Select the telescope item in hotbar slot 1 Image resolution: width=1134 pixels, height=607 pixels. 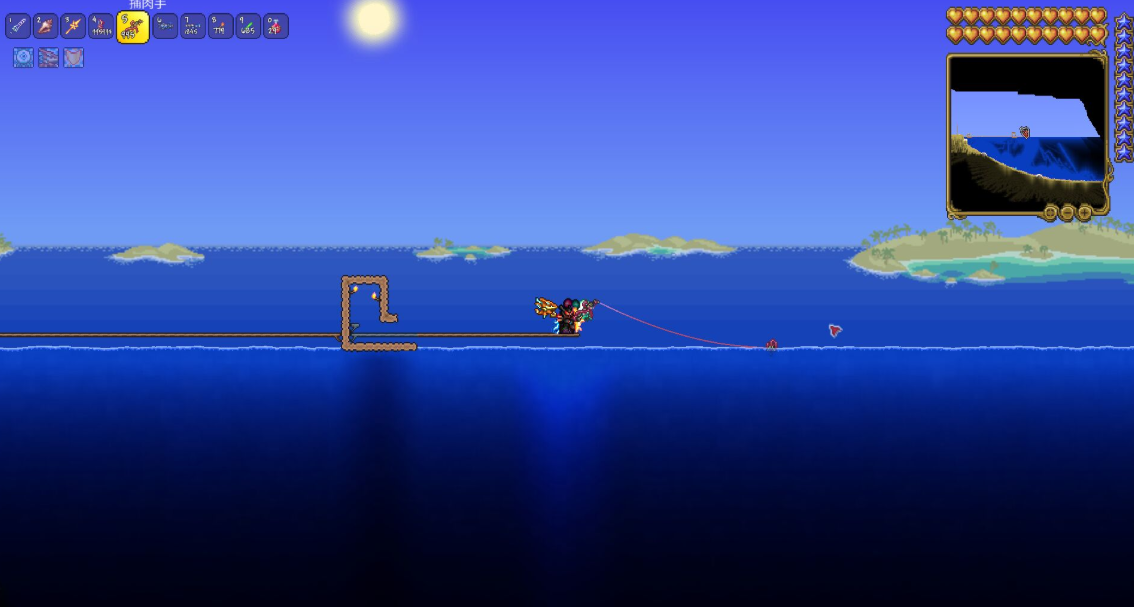coord(18,26)
